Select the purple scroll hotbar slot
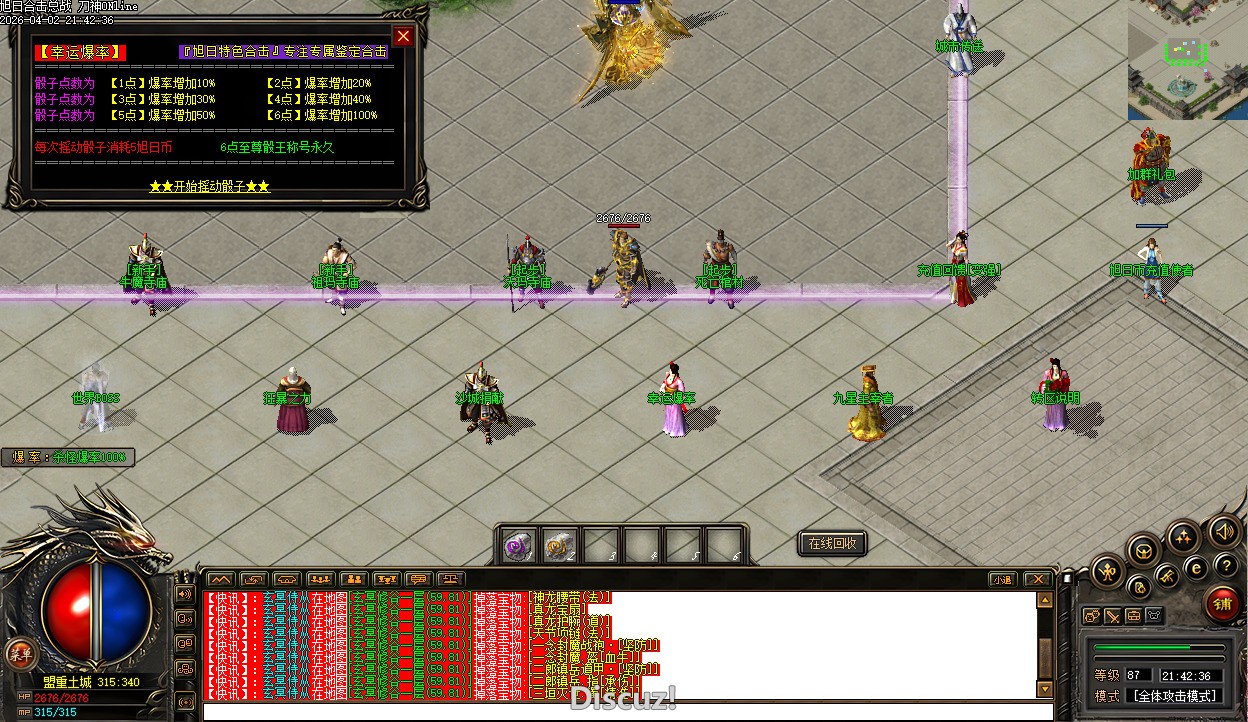 (518, 546)
